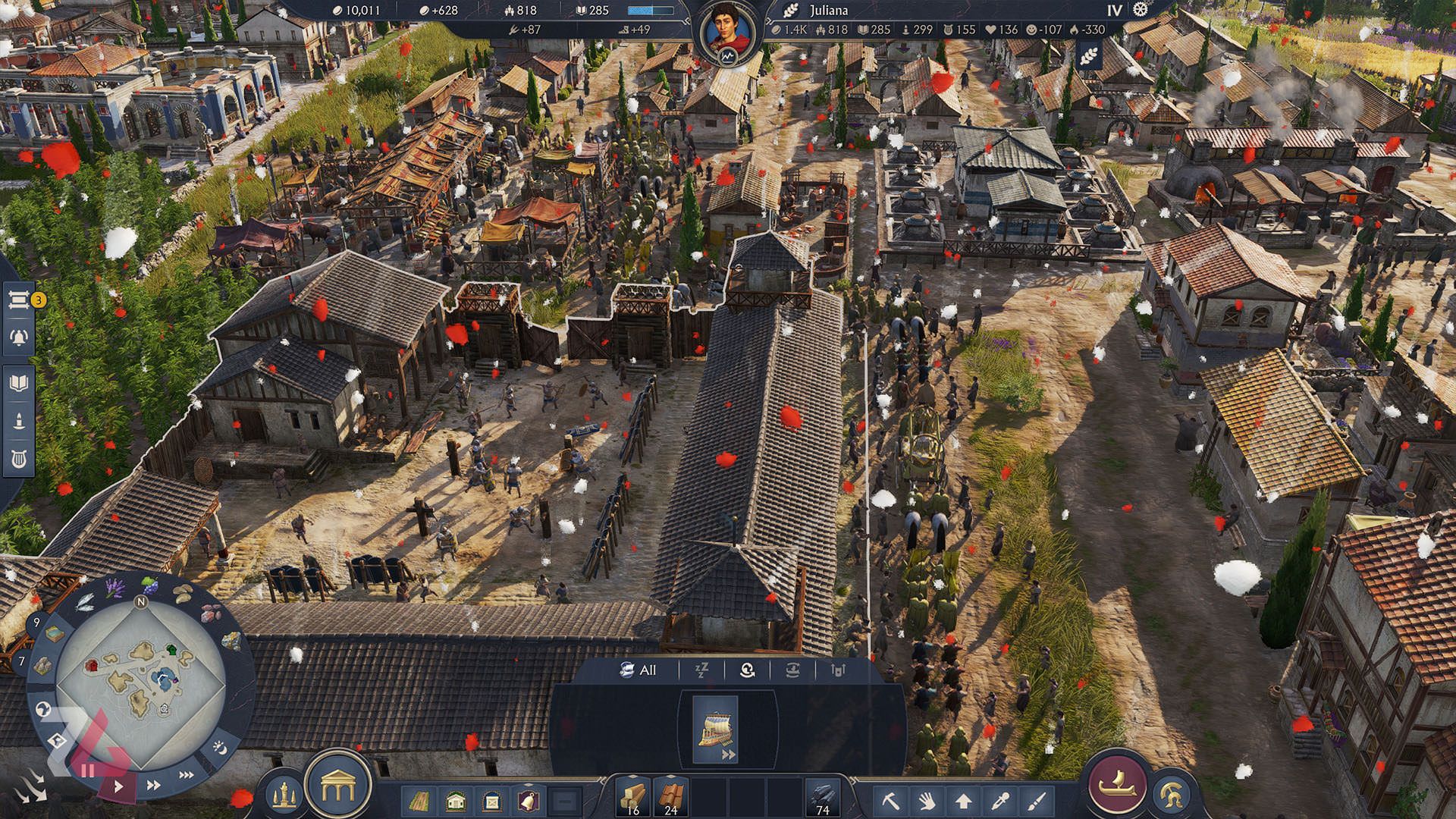Open the settings gear icon
1456x819 pixels.
click(1140, 10)
